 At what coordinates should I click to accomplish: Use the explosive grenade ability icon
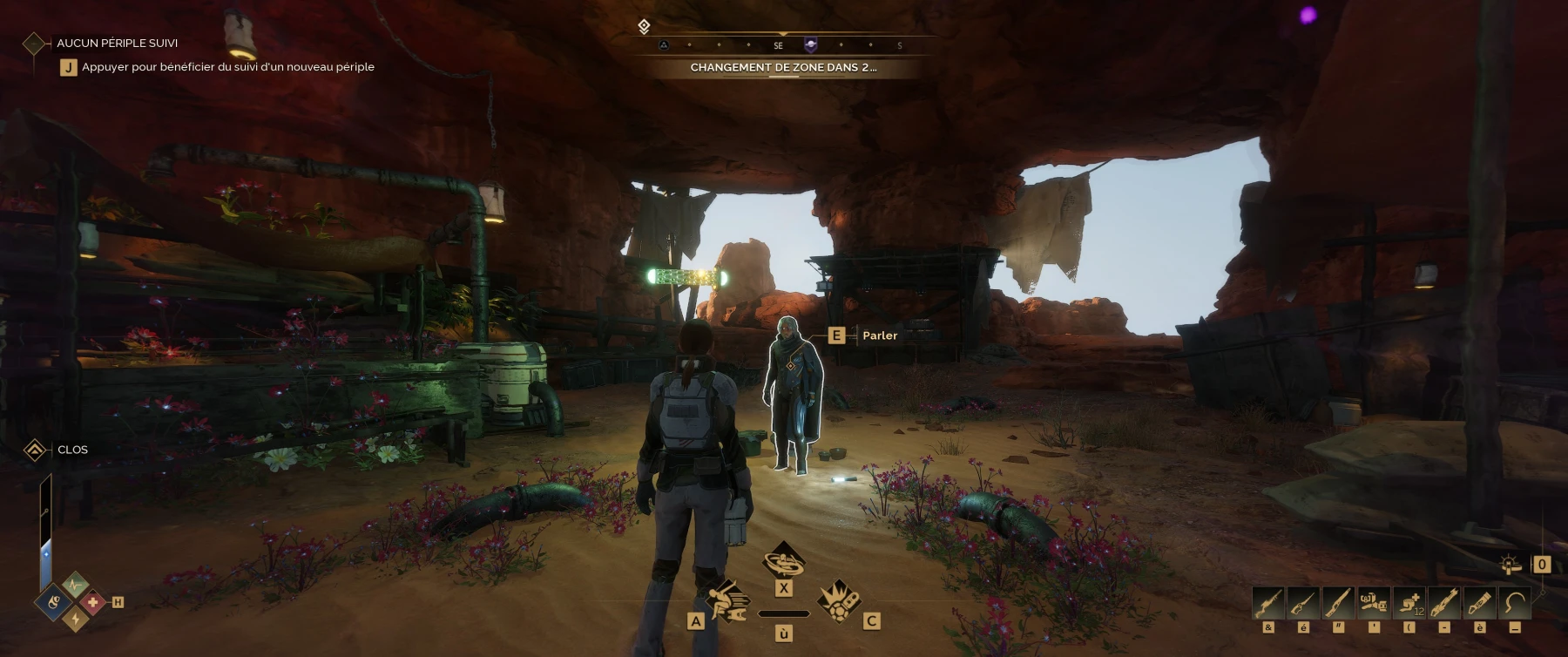click(839, 599)
